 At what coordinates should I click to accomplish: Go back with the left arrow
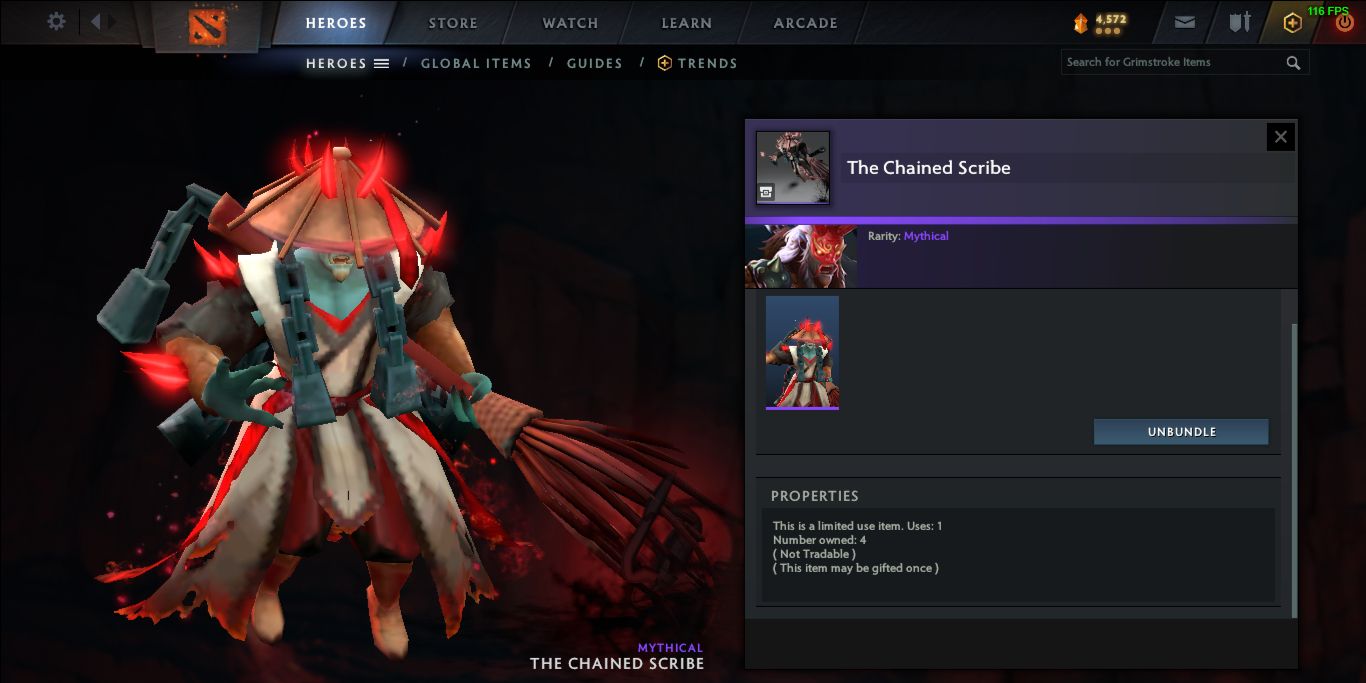(96, 22)
